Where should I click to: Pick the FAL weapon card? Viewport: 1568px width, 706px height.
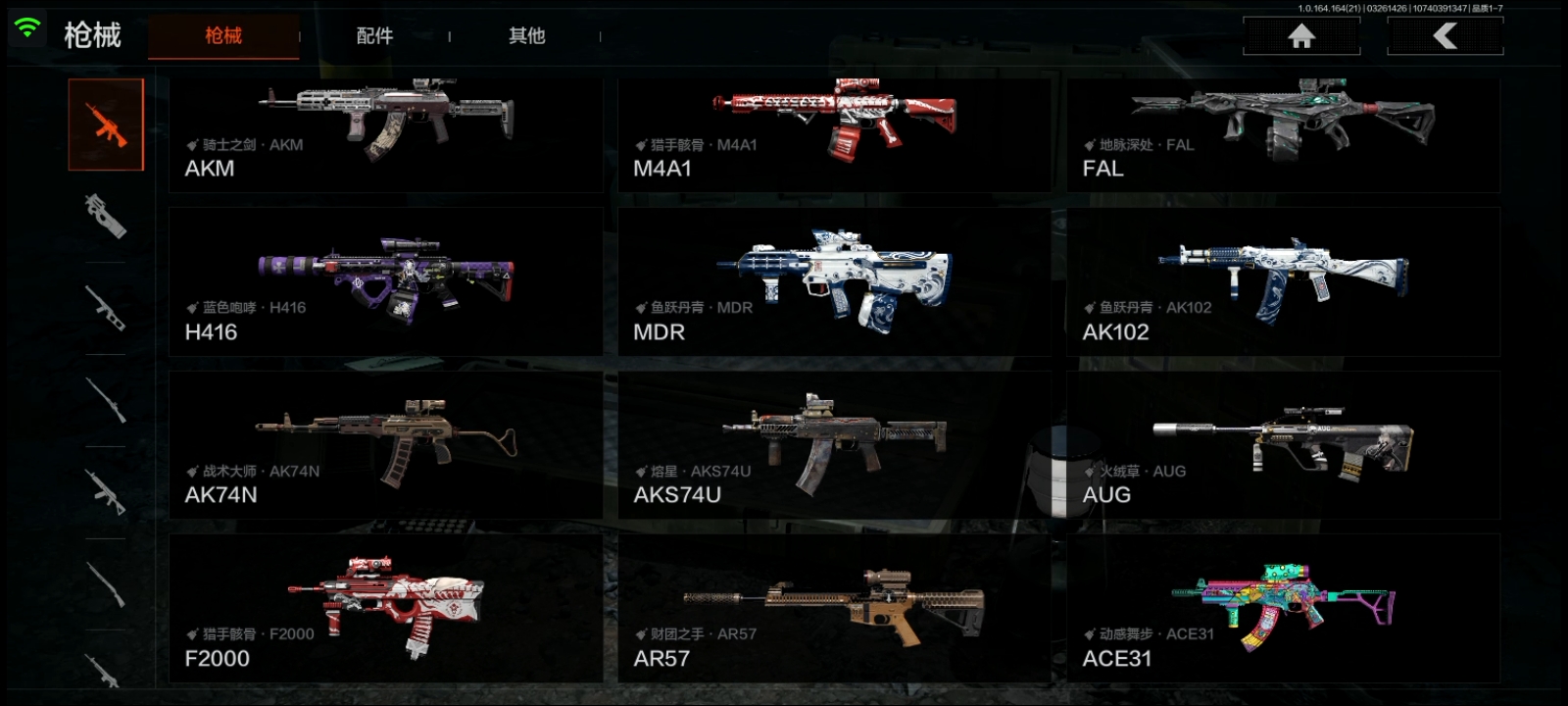1283,134
